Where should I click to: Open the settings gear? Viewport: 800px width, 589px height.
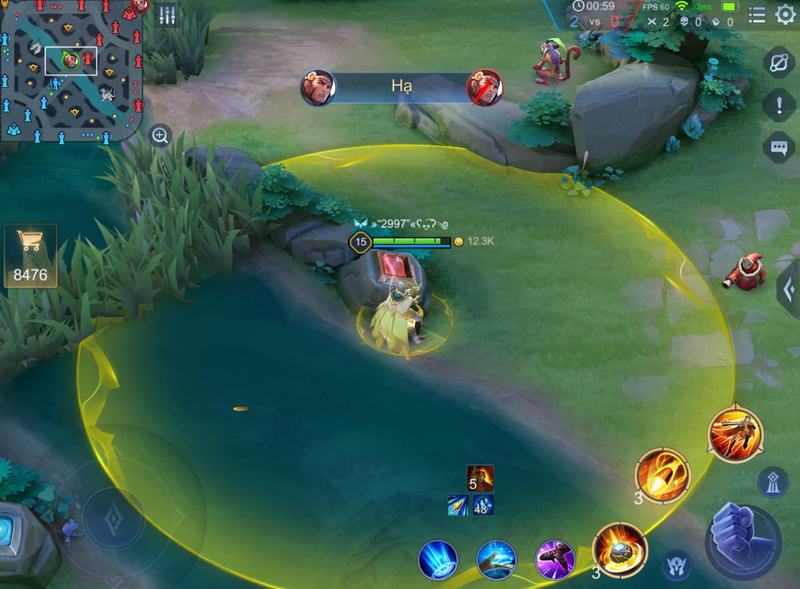[786, 14]
